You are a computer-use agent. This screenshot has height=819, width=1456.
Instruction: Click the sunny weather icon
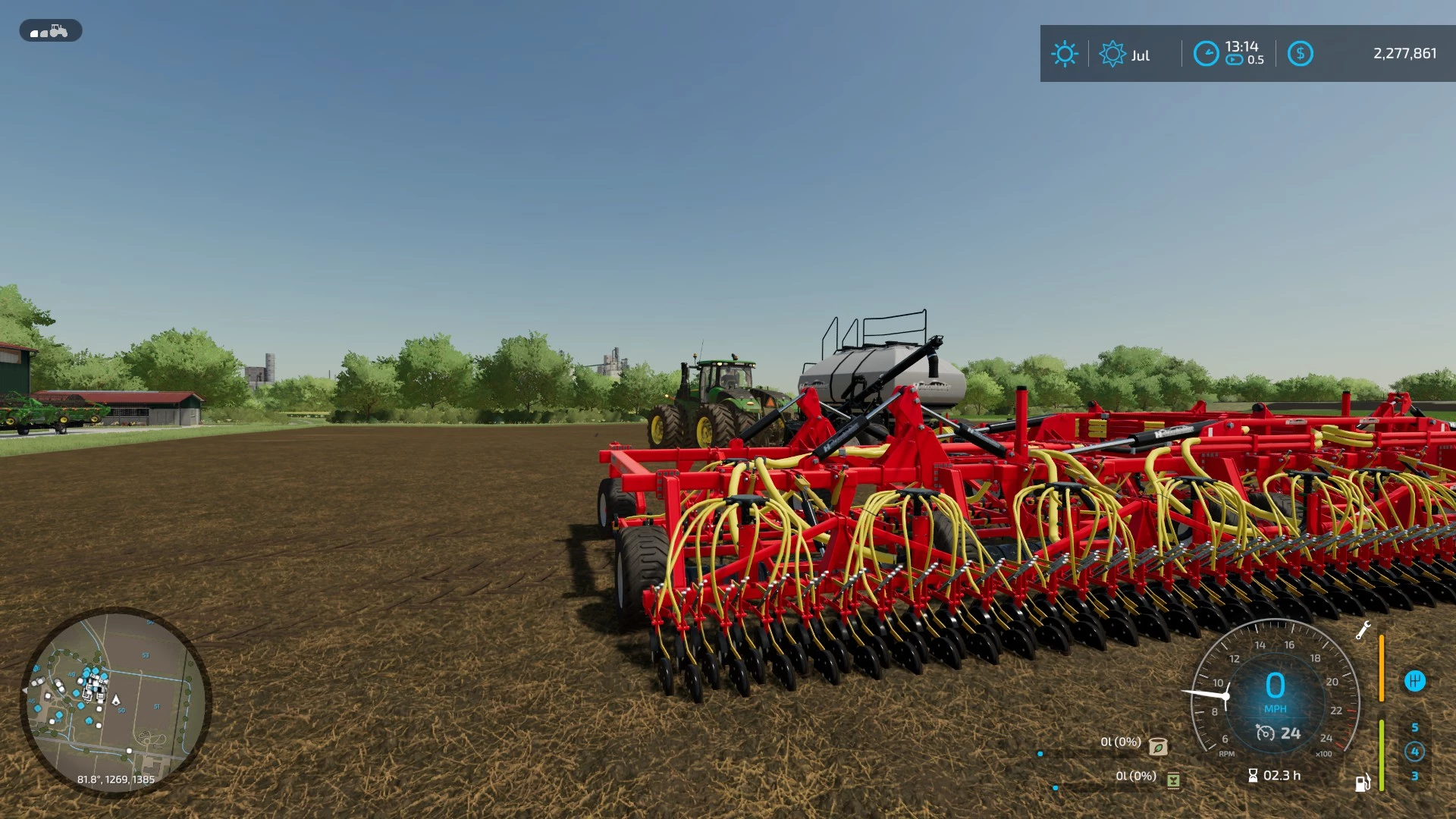click(x=1064, y=54)
